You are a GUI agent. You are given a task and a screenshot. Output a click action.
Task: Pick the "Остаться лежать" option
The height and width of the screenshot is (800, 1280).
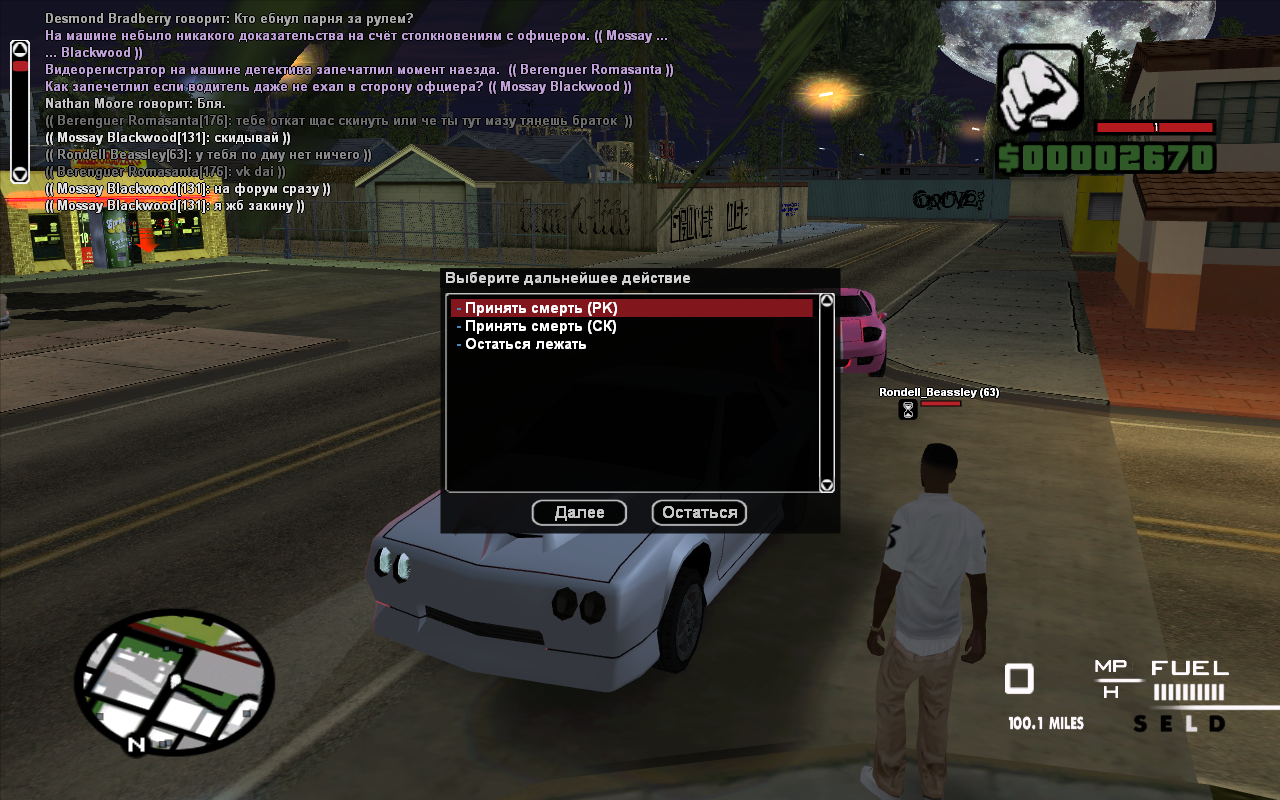pos(526,345)
